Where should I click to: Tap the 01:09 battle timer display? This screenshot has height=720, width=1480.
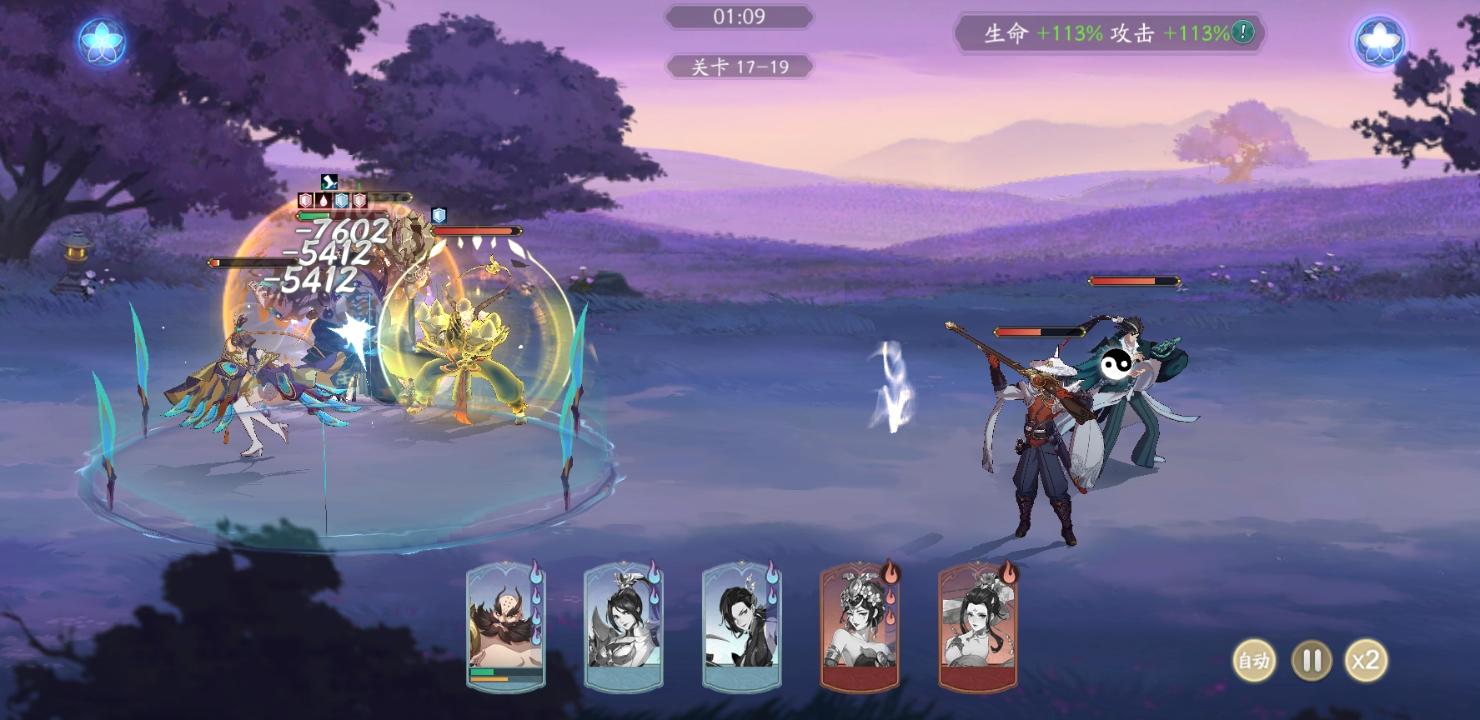coord(738,15)
